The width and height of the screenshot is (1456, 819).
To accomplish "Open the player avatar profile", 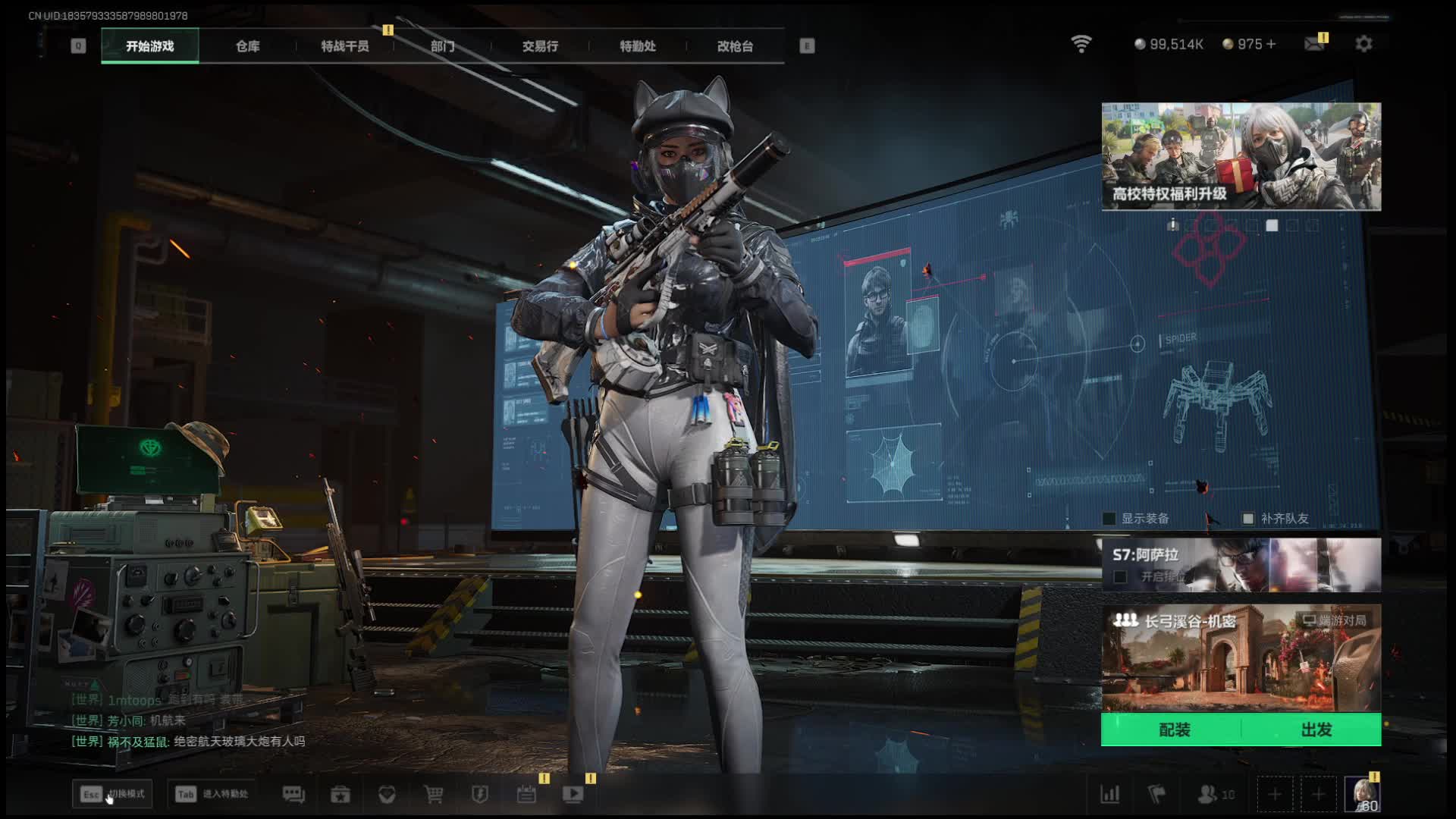I will pyautogui.click(x=1363, y=794).
